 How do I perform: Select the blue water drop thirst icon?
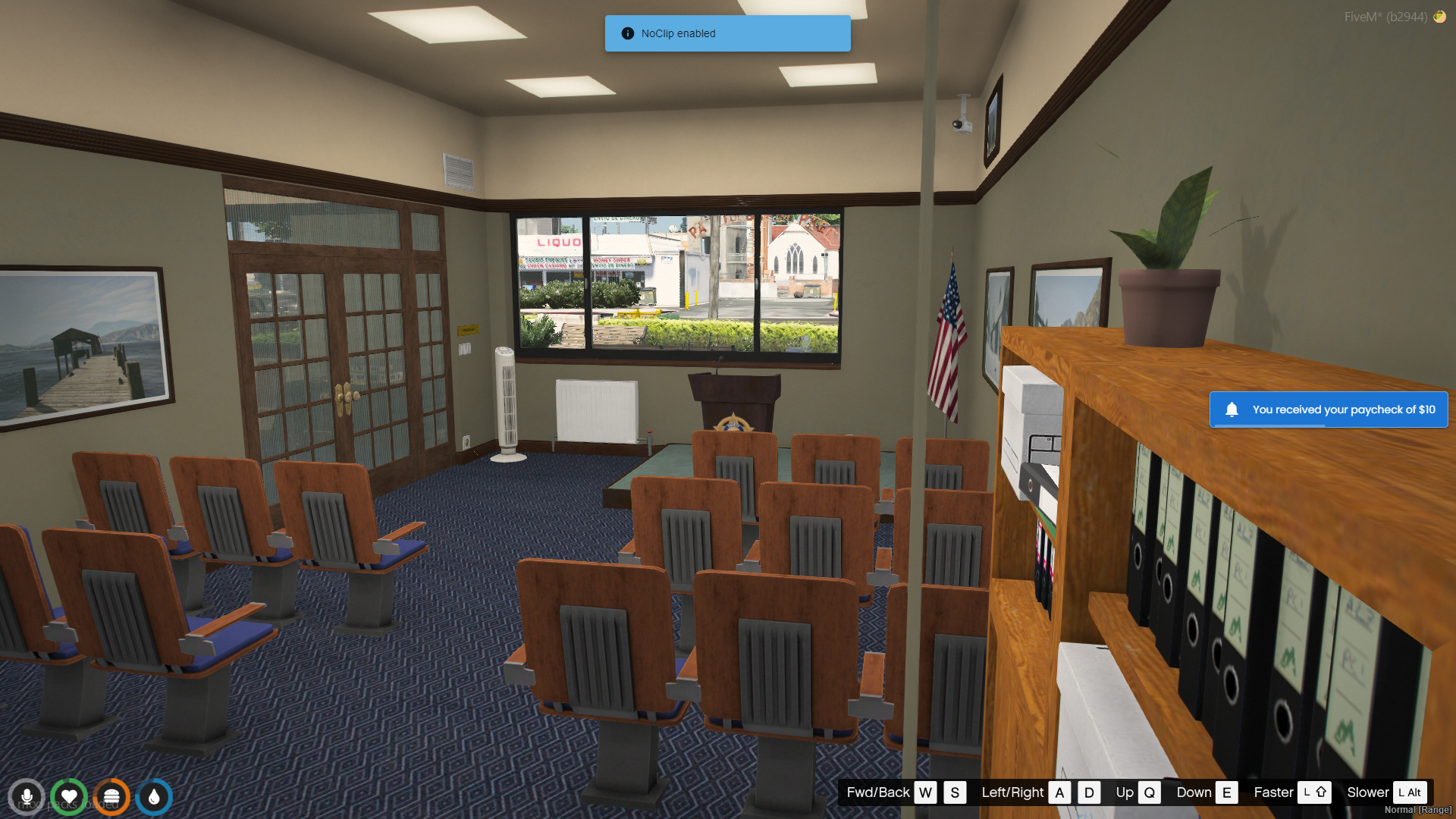pyautogui.click(x=154, y=797)
